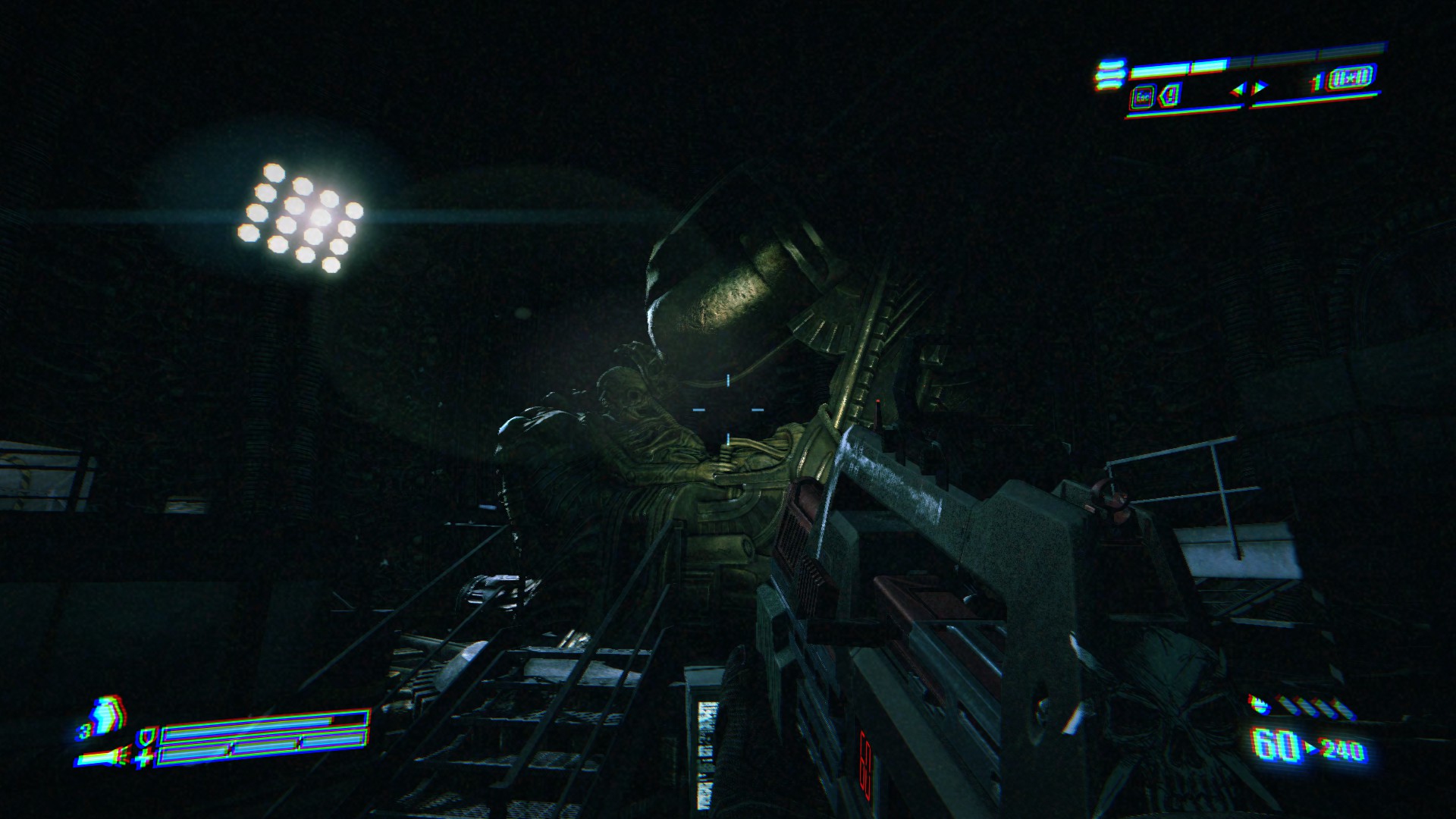1456x819 pixels.
Task: Click the dog tag collectible icon
Action: tap(1353, 78)
